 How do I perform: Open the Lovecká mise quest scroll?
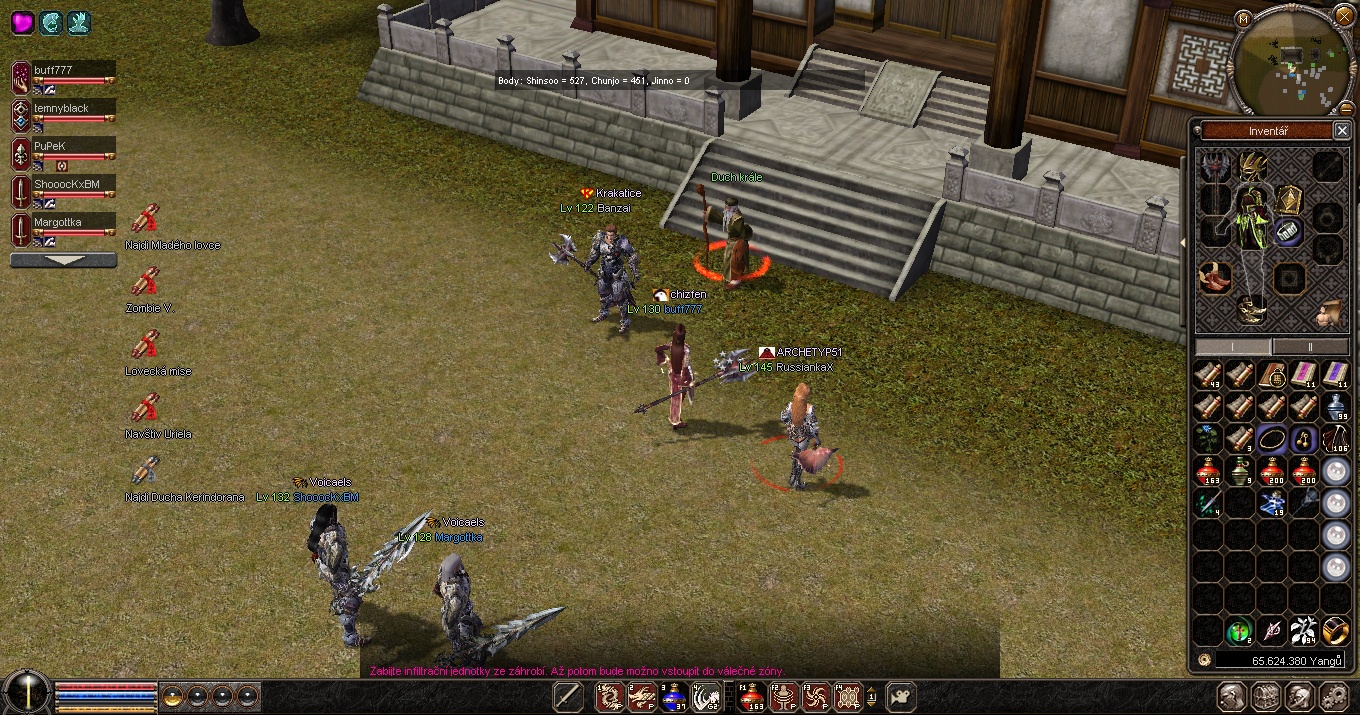[x=146, y=346]
